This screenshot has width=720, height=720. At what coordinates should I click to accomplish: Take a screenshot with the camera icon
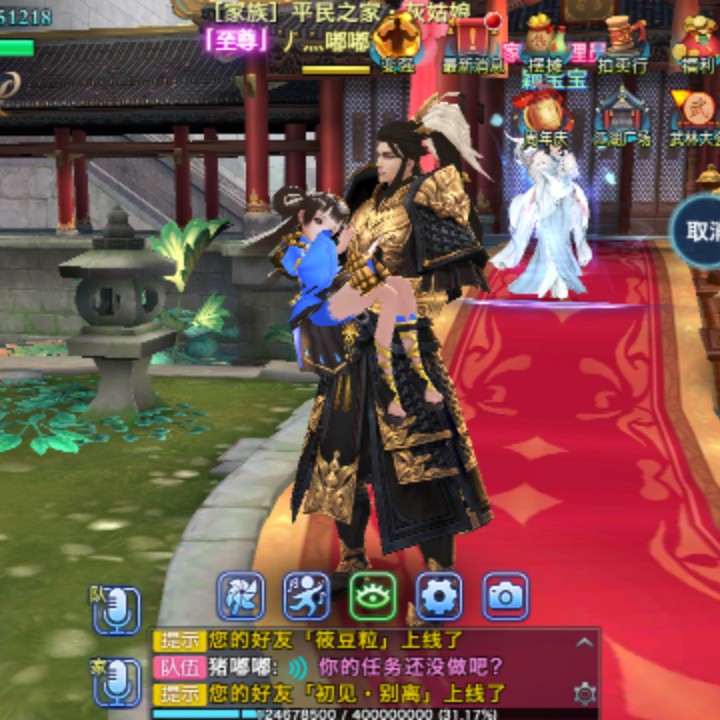(x=505, y=596)
